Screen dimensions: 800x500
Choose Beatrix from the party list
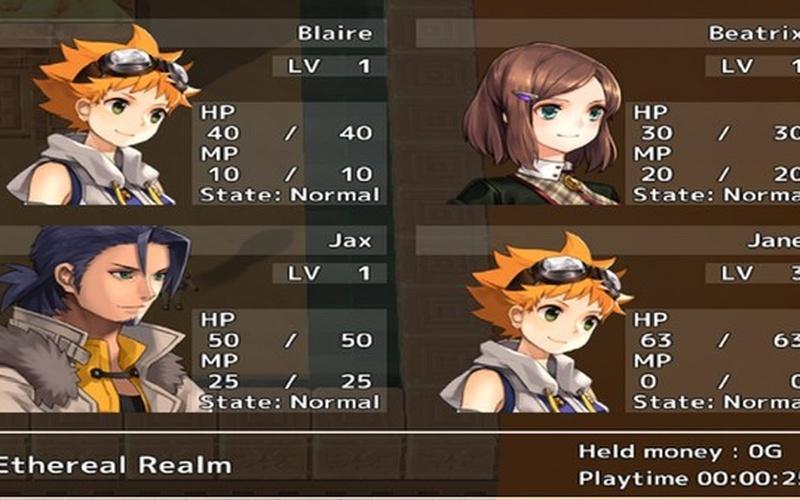point(610,115)
